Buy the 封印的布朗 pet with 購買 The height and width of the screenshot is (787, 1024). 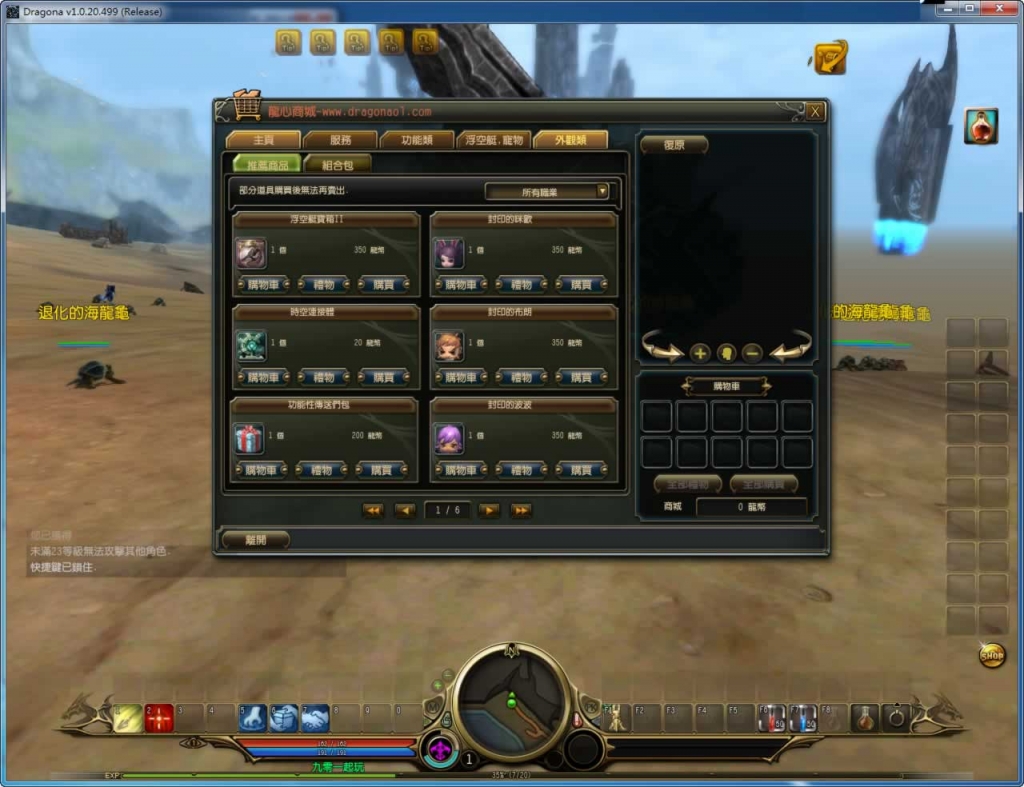click(x=580, y=378)
